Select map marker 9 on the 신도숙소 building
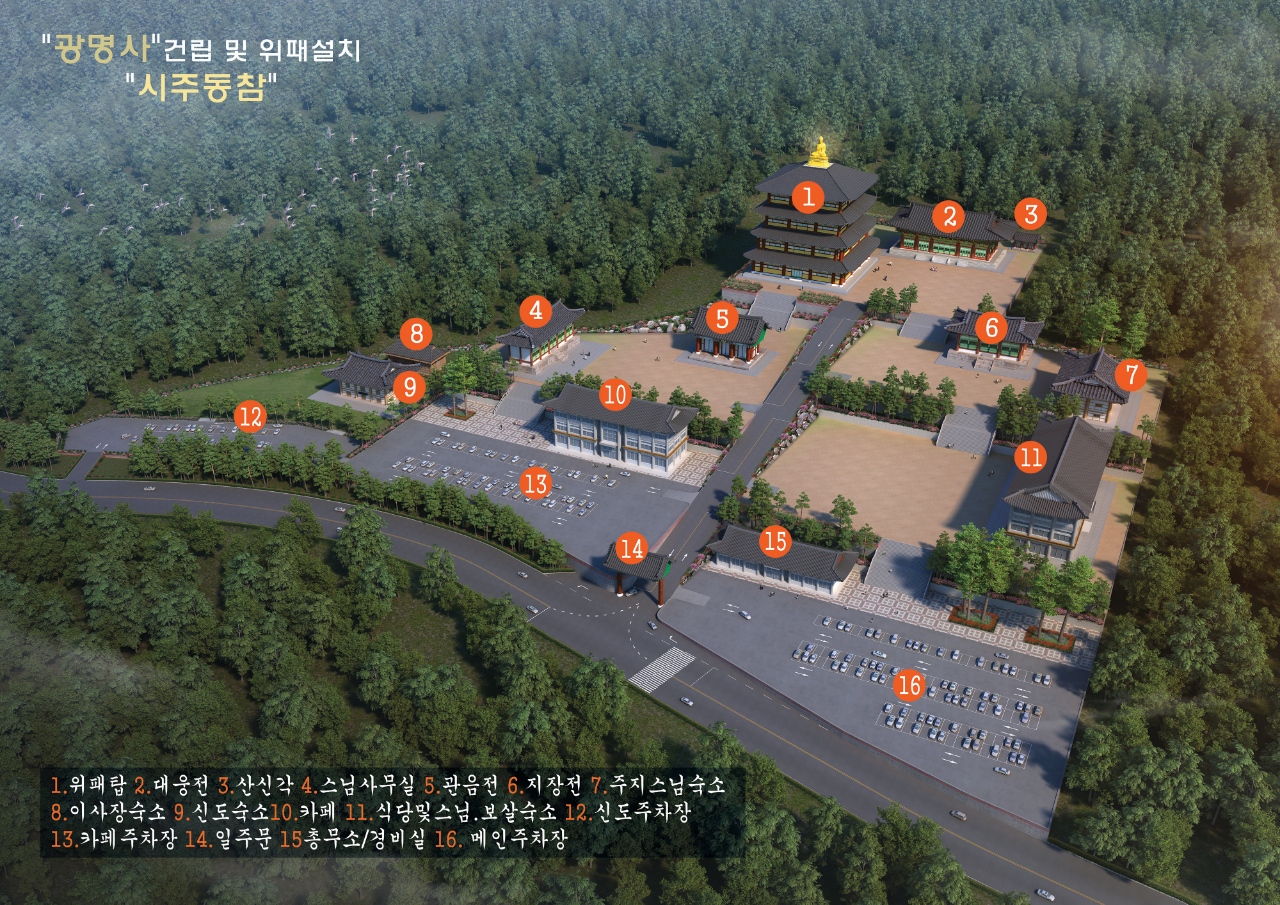 pos(409,386)
